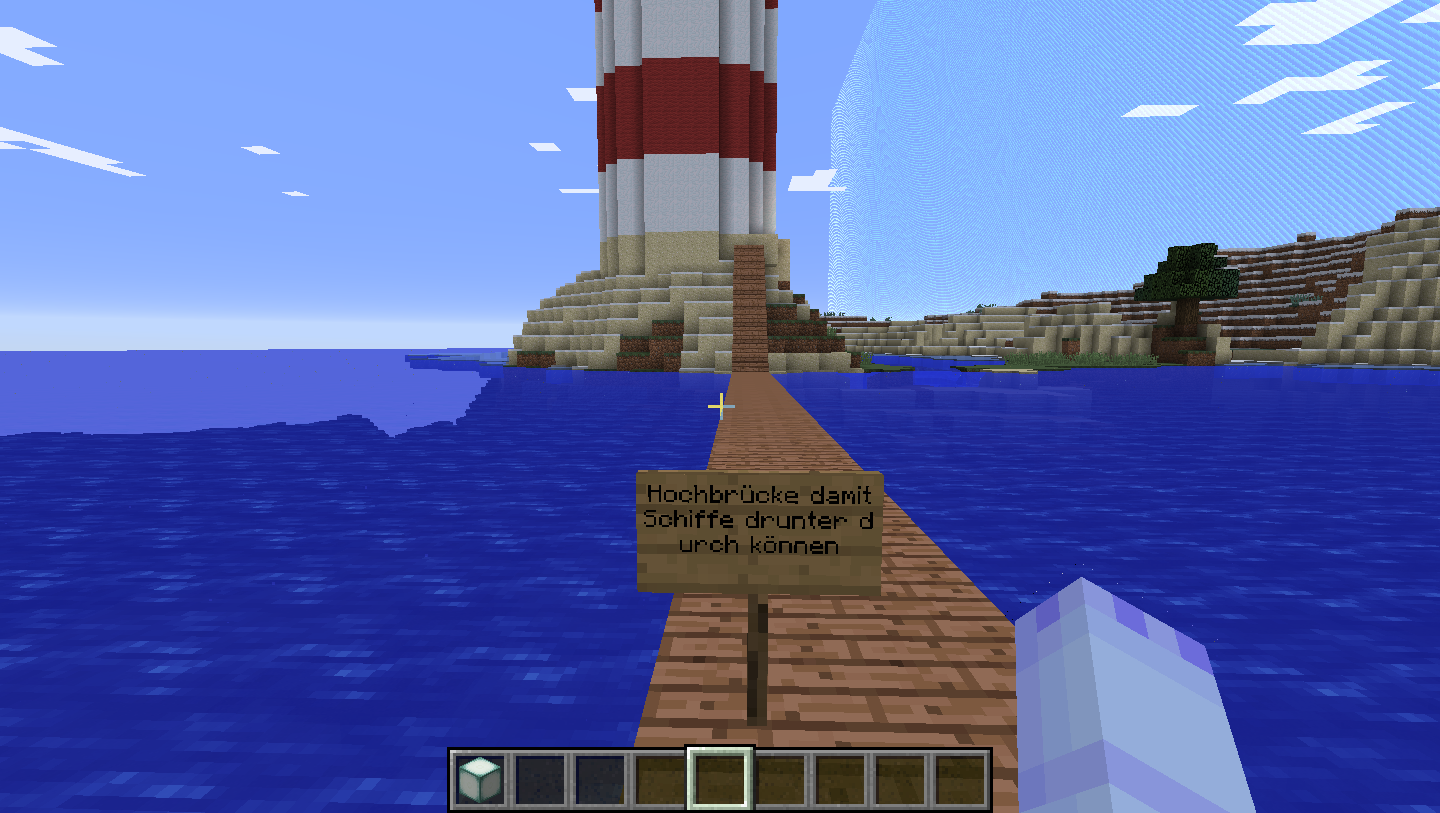
Task: Click the highlighted empty hotbar slot
Action: (x=720, y=779)
